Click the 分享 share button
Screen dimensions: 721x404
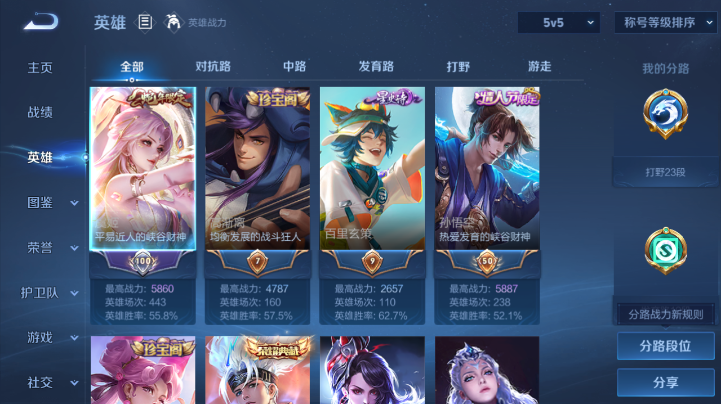[665, 382]
